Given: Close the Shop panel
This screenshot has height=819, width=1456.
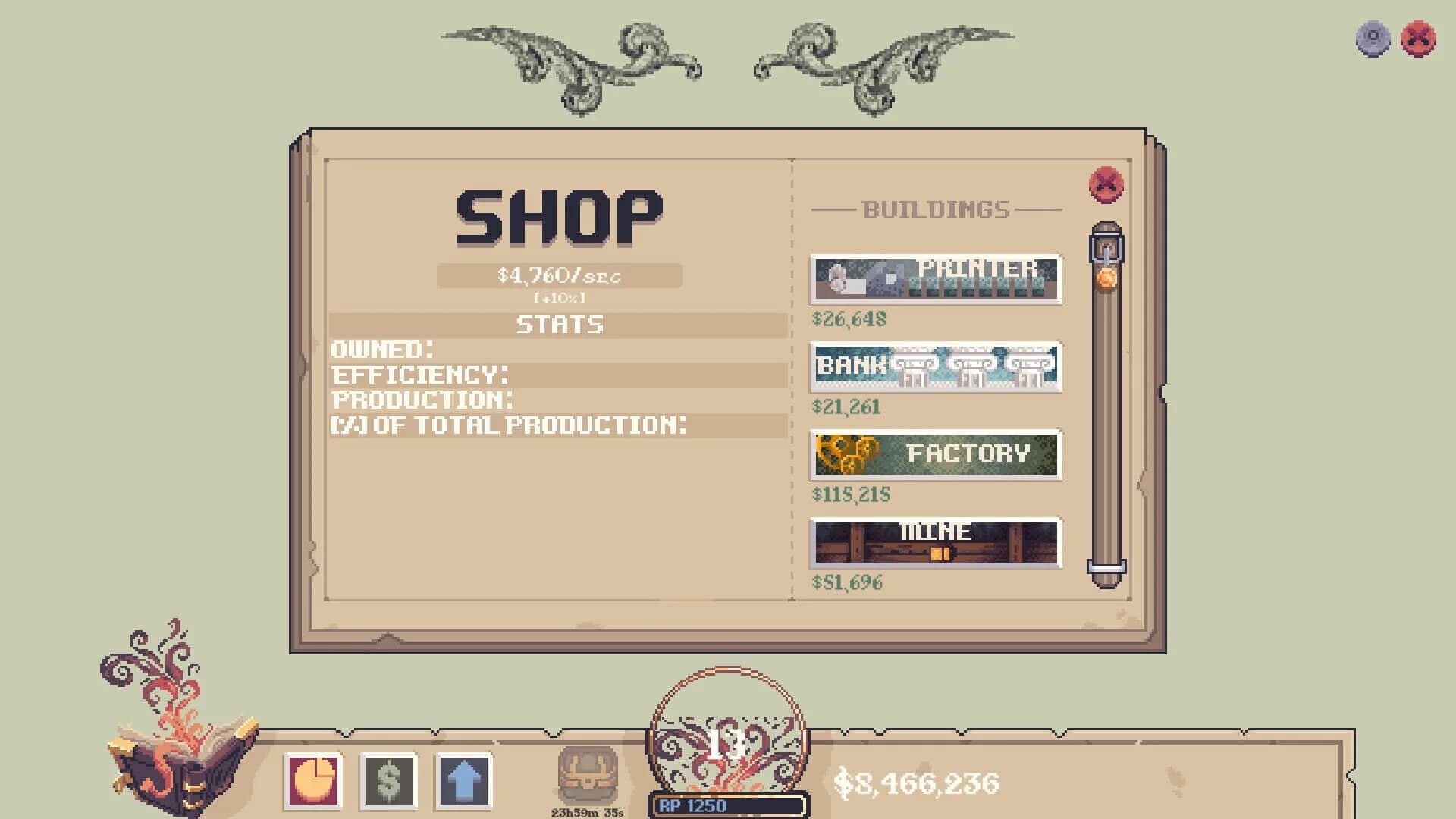Looking at the screenshot, I should (1103, 183).
